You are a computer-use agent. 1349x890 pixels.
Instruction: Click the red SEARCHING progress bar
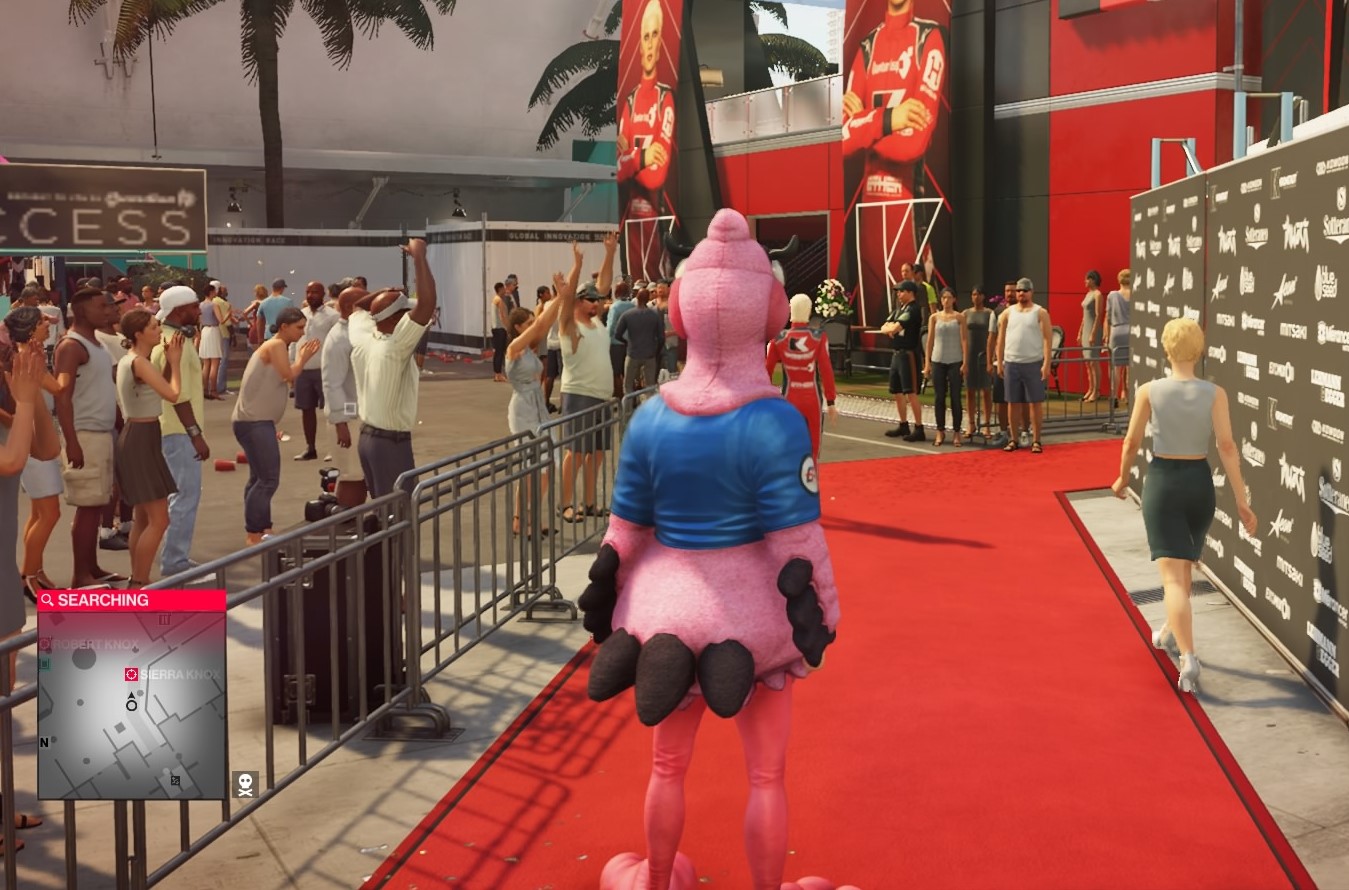pyautogui.click(x=130, y=600)
